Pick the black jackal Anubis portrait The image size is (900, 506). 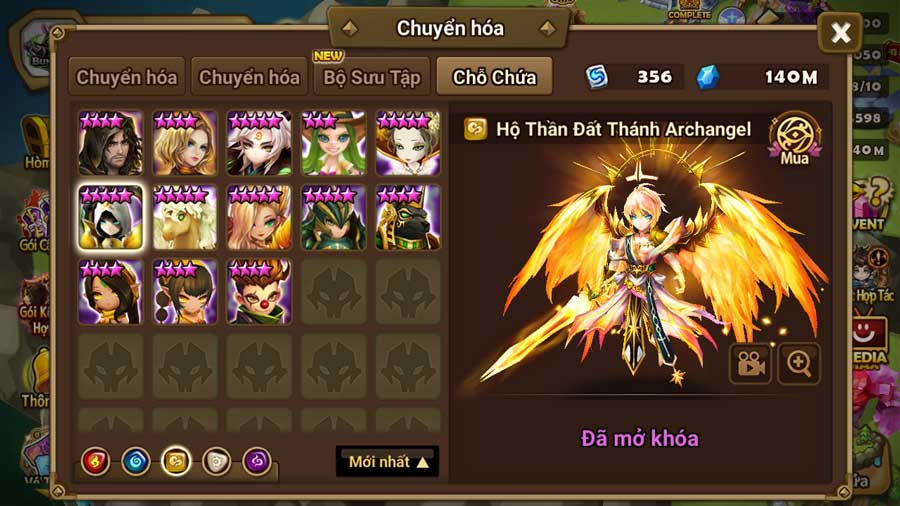407,217
